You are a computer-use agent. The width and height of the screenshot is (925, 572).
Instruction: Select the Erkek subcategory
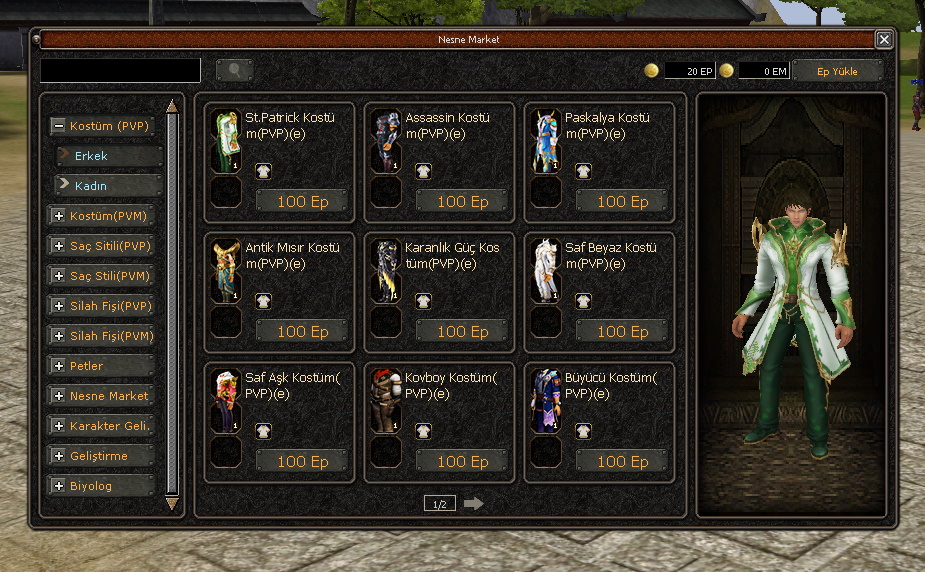[109, 156]
